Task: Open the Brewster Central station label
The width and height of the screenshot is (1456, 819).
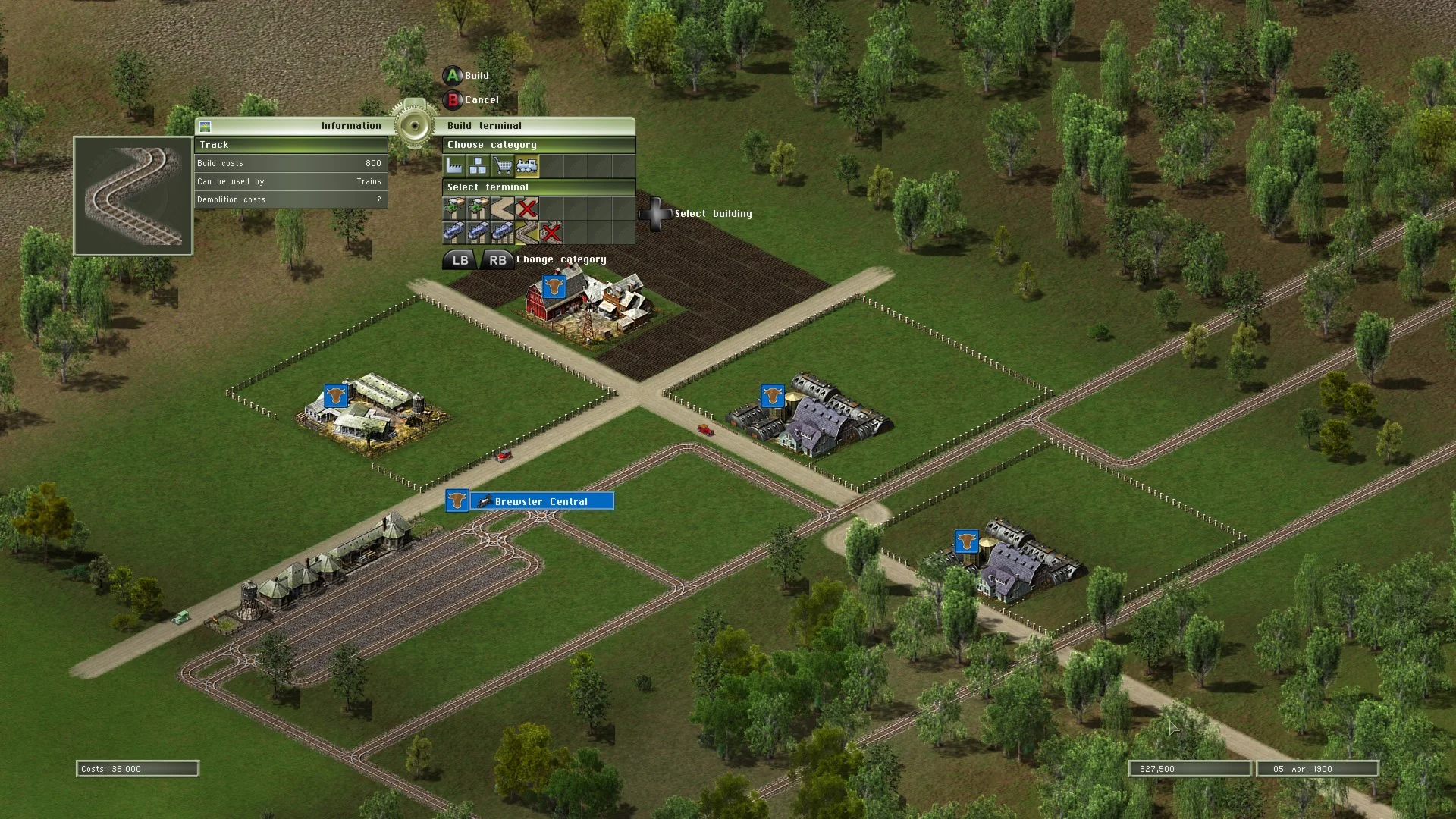Action: pyautogui.click(x=541, y=501)
